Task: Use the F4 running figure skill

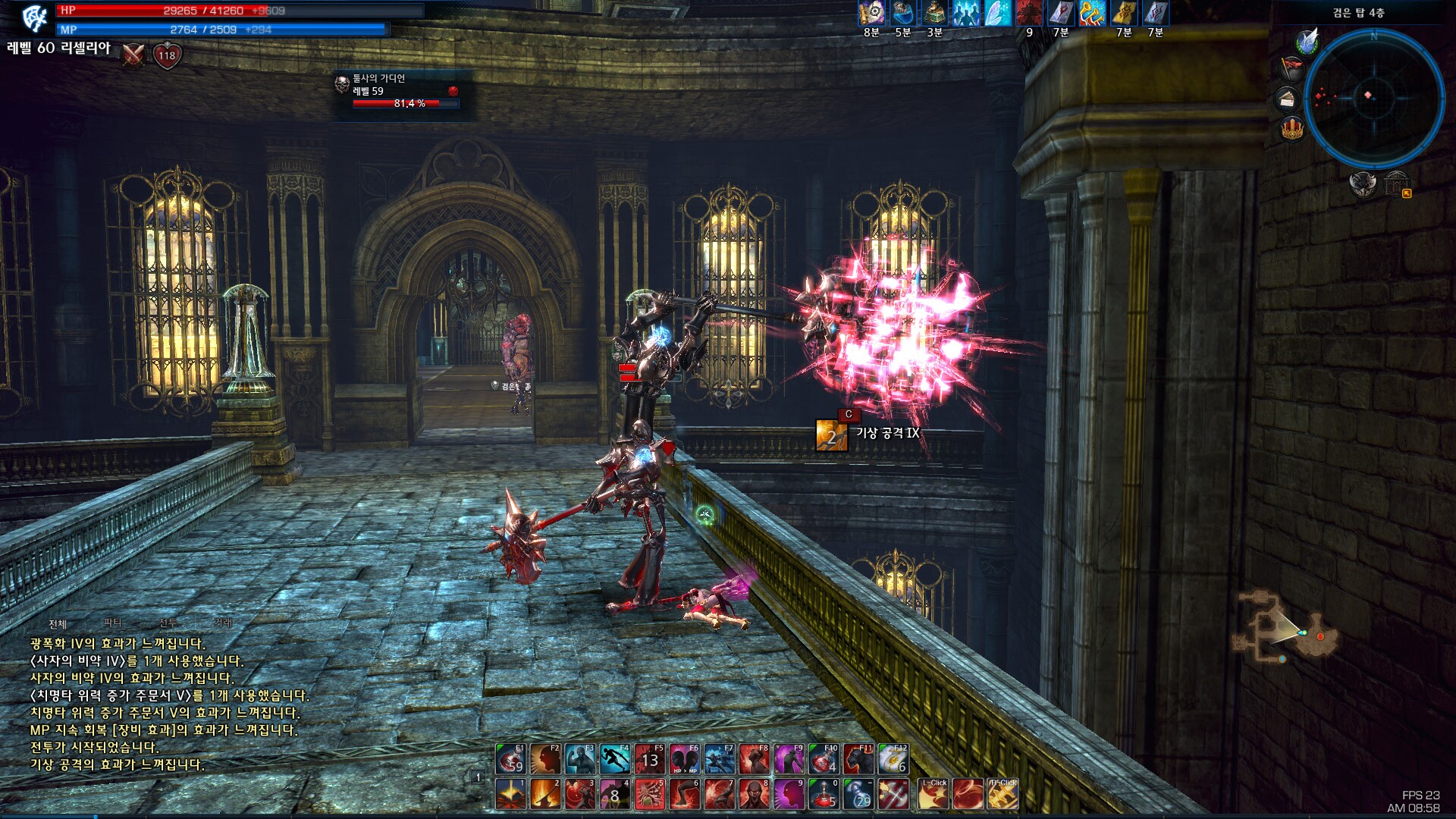Action: pyautogui.click(x=614, y=758)
